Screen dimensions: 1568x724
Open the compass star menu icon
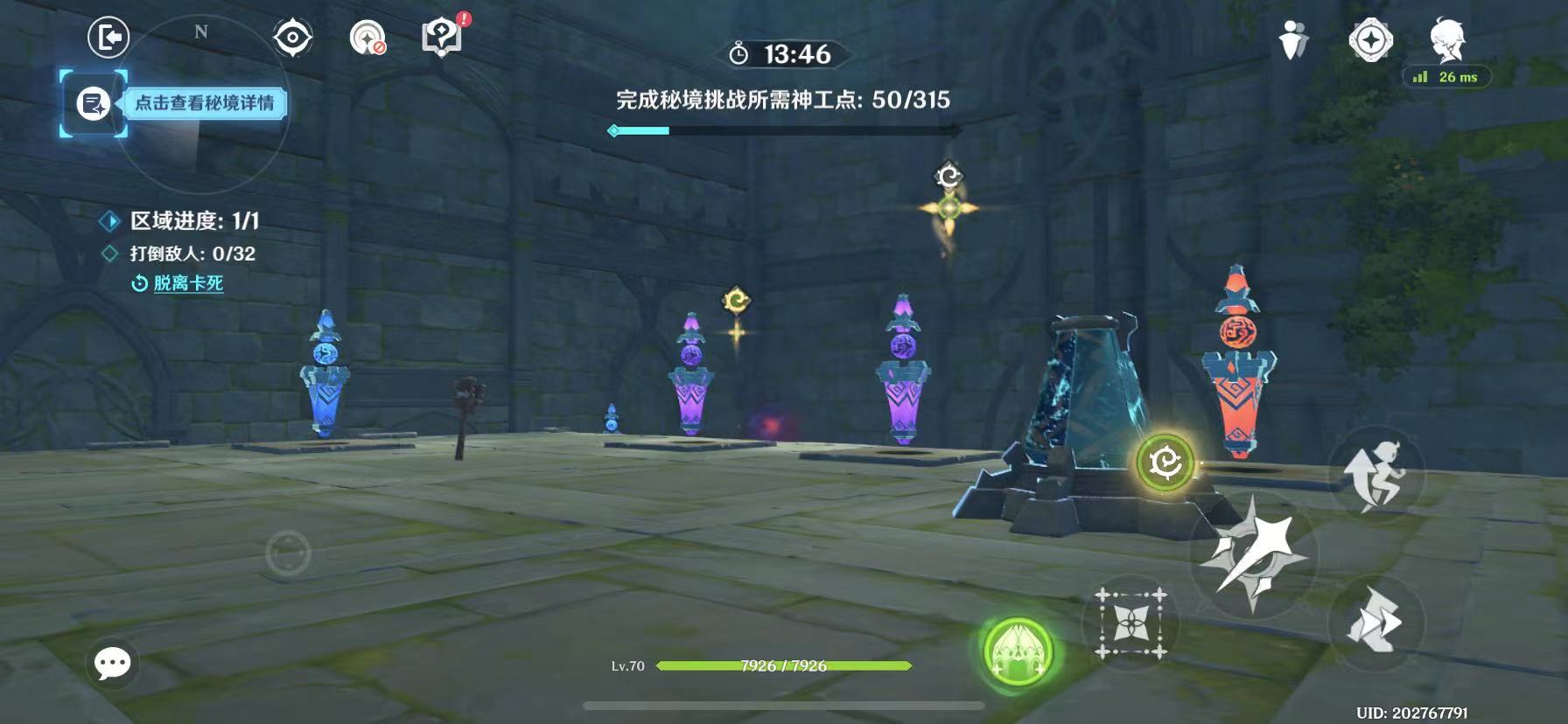click(1369, 40)
